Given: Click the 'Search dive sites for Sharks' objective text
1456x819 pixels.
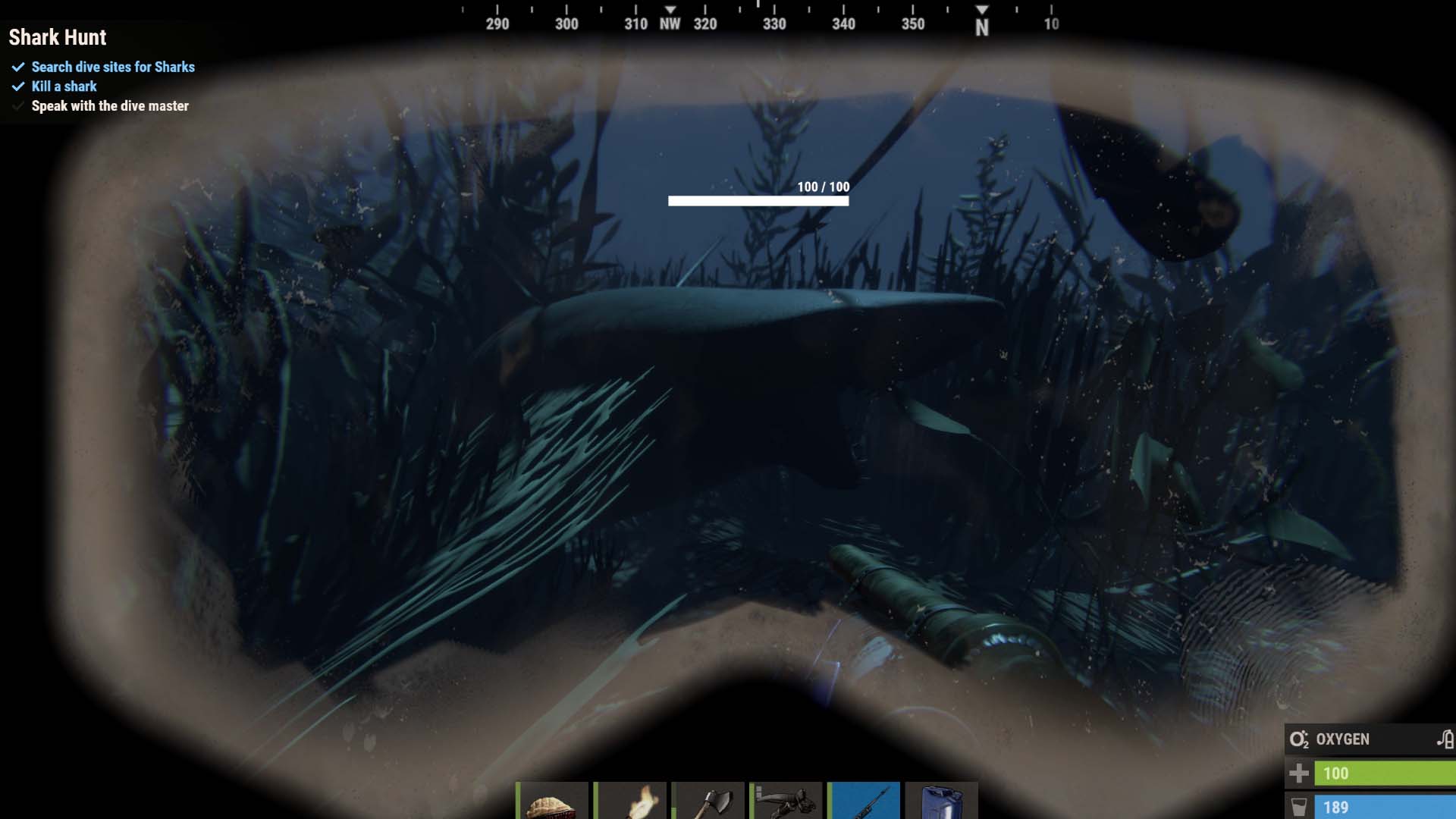Looking at the screenshot, I should pyautogui.click(x=112, y=67).
